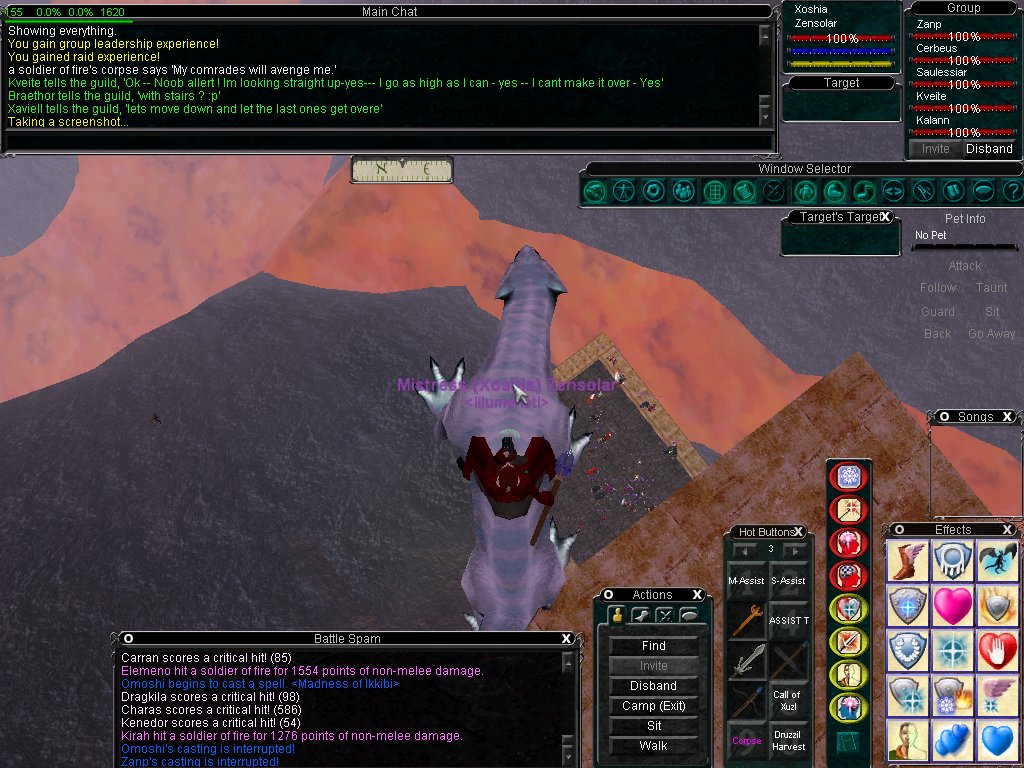Click the Disband button in the Group window

click(988, 149)
